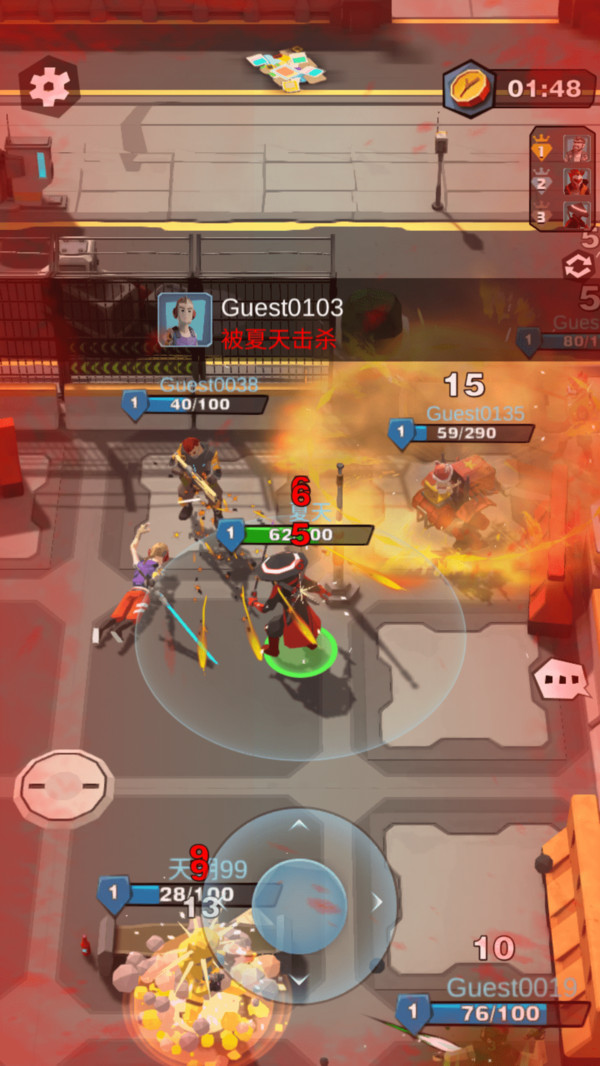Open the chat speech bubble
This screenshot has height=1066, width=600.
pos(562,679)
